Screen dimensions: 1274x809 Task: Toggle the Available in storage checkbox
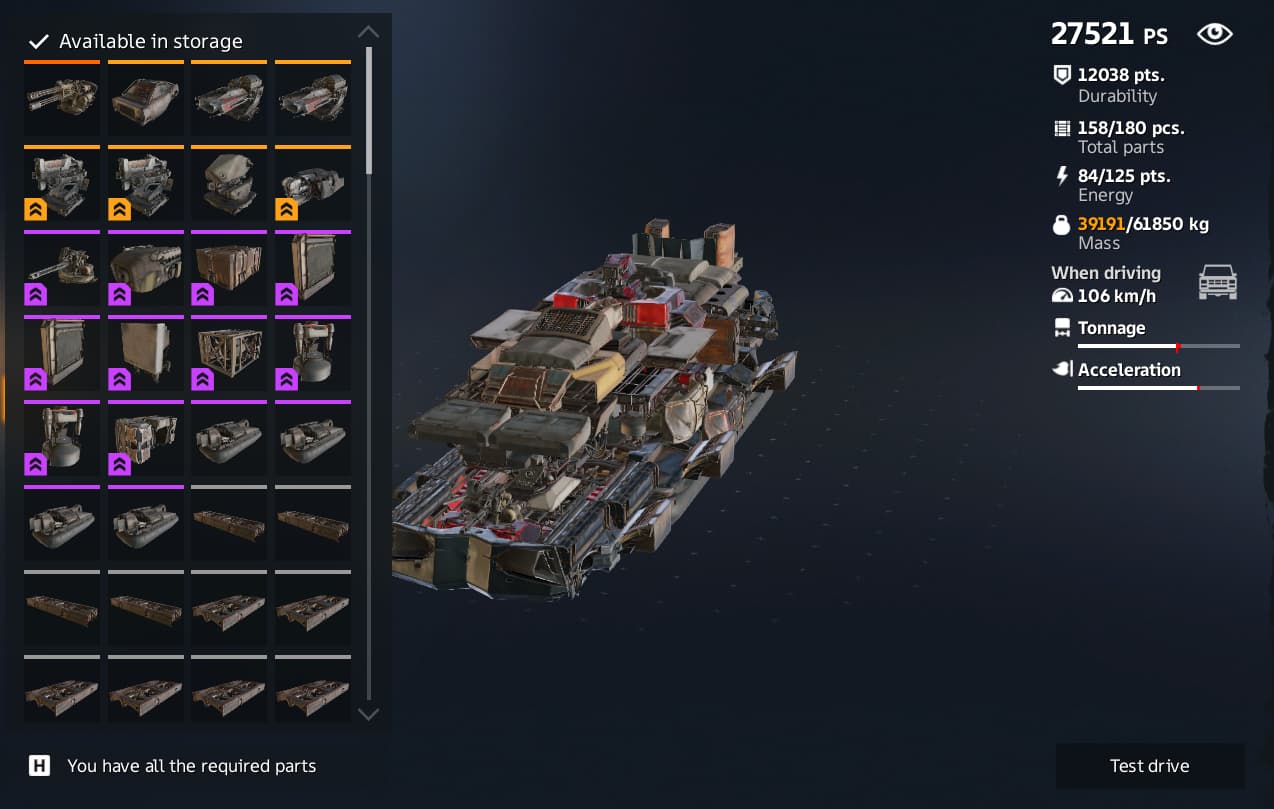[39, 42]
